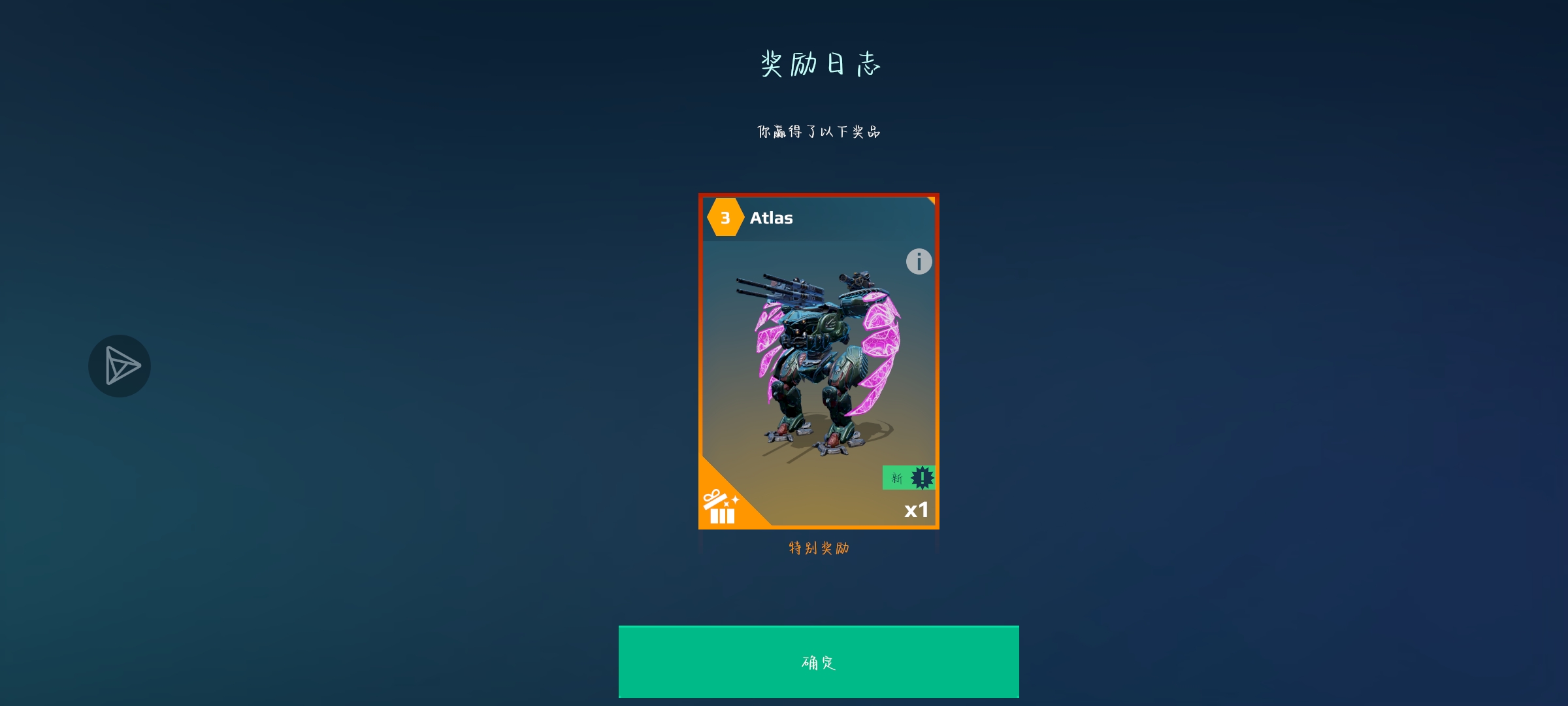Select the dark circular emblem near screen edge
Viewport: 1568px width, 706px height.
coord(120,366)
